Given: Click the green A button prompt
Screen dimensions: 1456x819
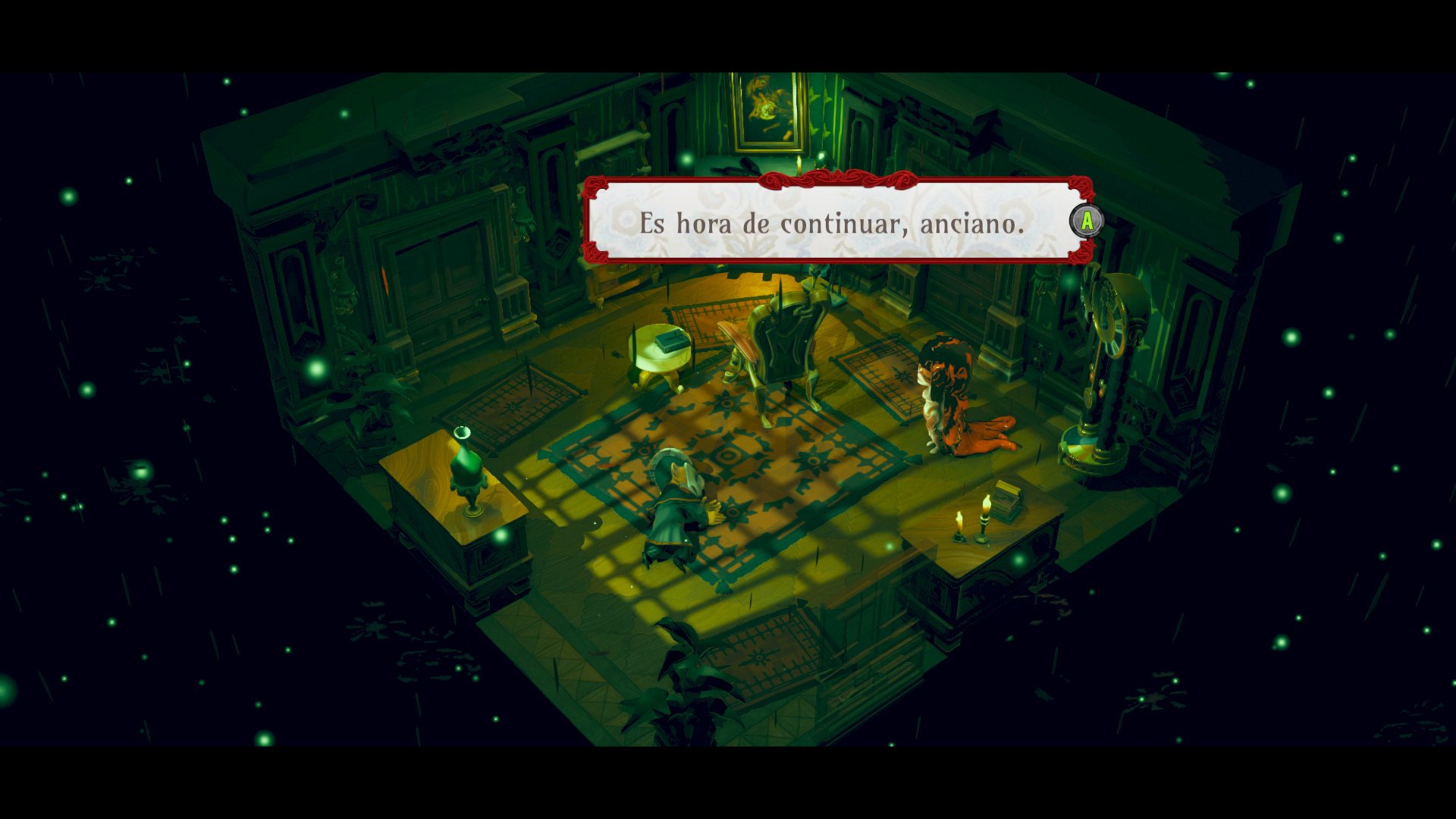Looking at the screenshot, I should pyautogui.click(x=1086, y=221).
